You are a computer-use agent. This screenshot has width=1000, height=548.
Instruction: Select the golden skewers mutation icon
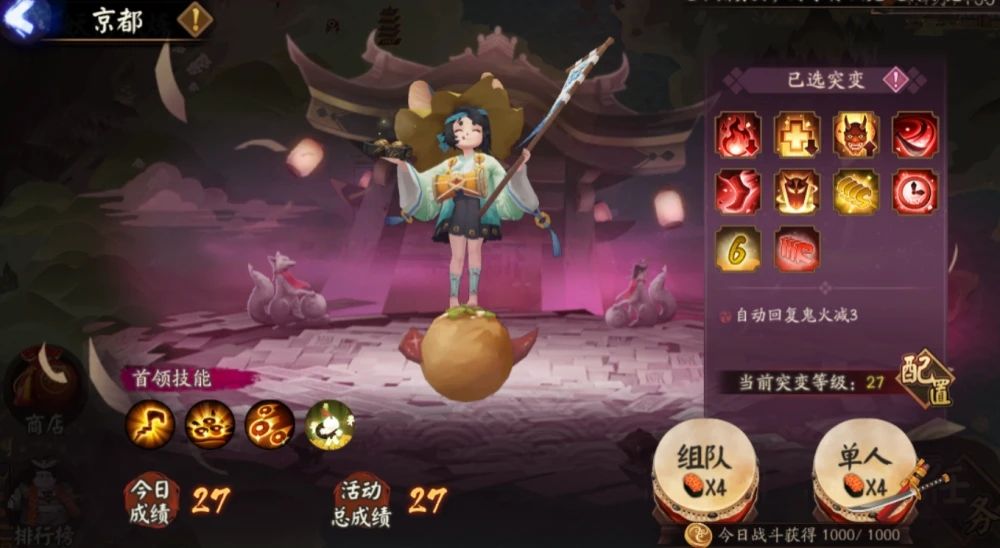coord(856,191)
